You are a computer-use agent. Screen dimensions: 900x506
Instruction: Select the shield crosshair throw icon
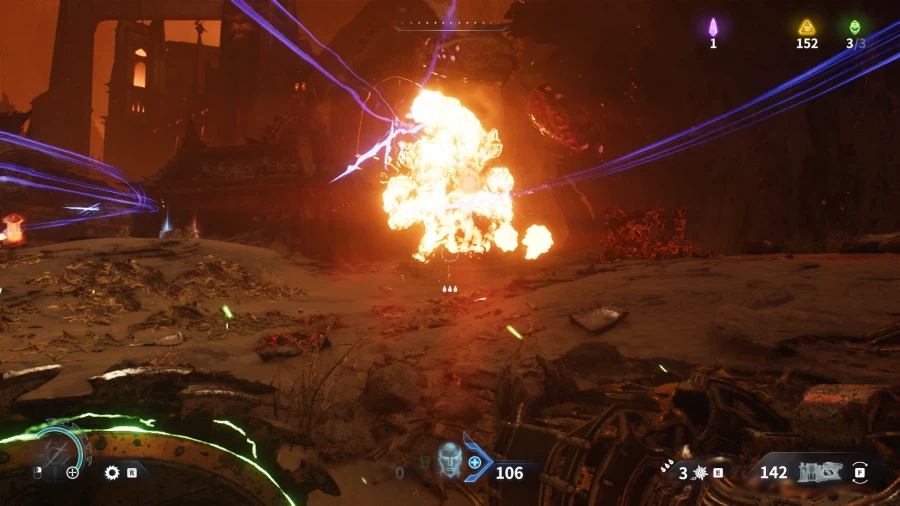point(73,472)
